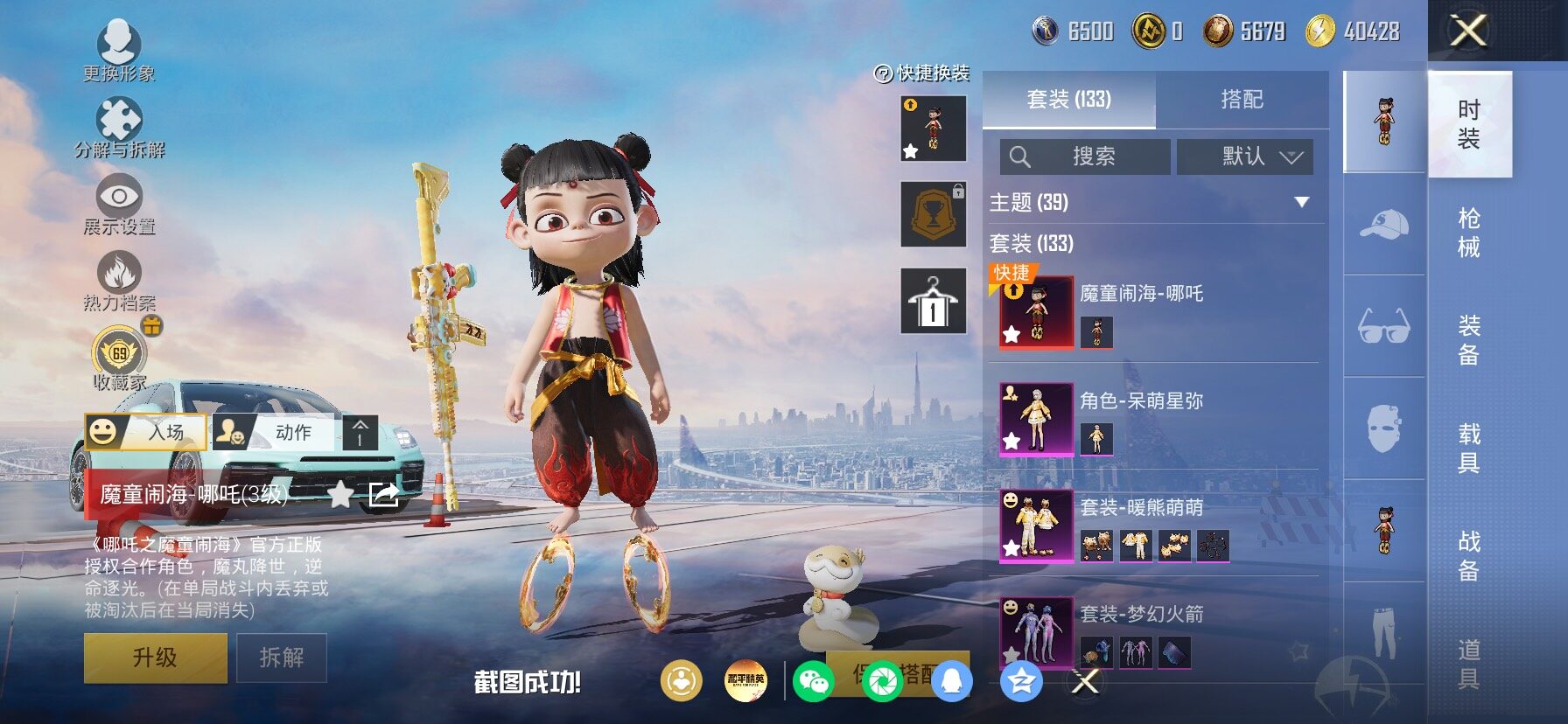Select the 入场 entrance button
The width and height of the screenshot is (1568, 724).
tap(146, 432)
